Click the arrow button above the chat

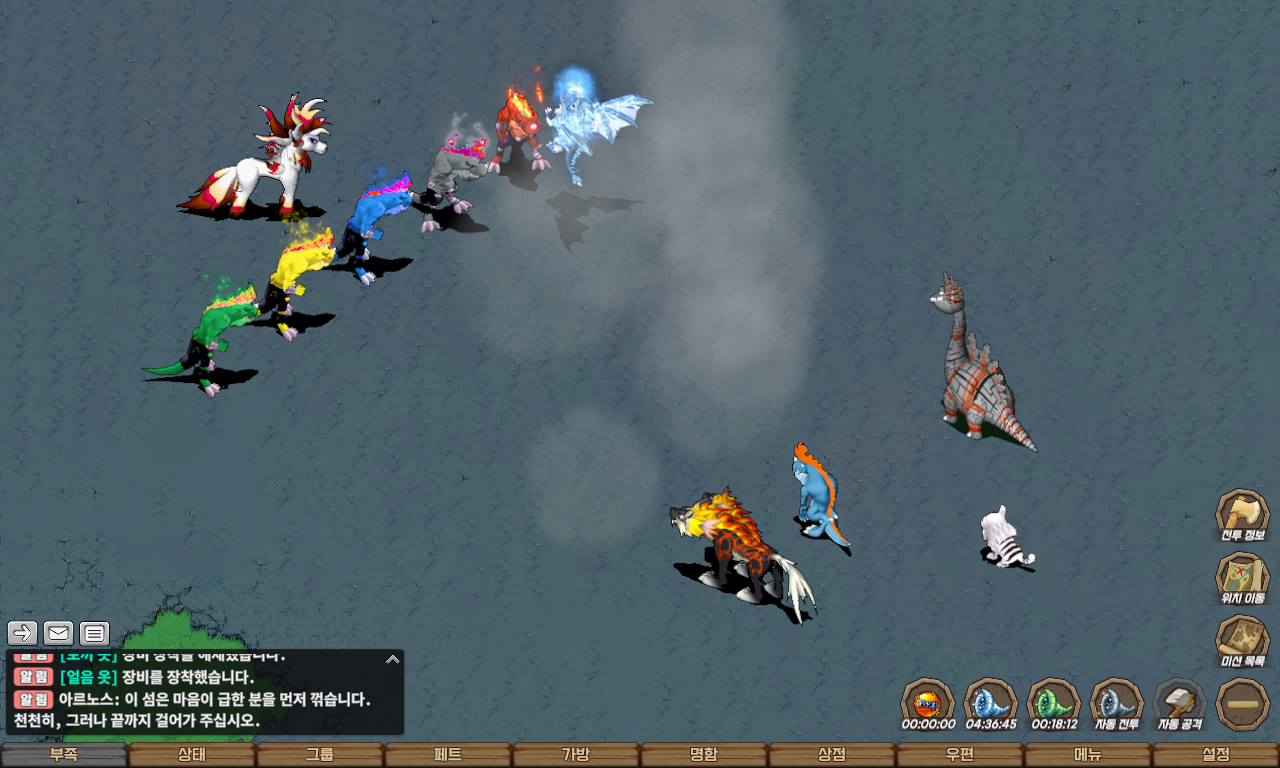(x=23, y=633)
